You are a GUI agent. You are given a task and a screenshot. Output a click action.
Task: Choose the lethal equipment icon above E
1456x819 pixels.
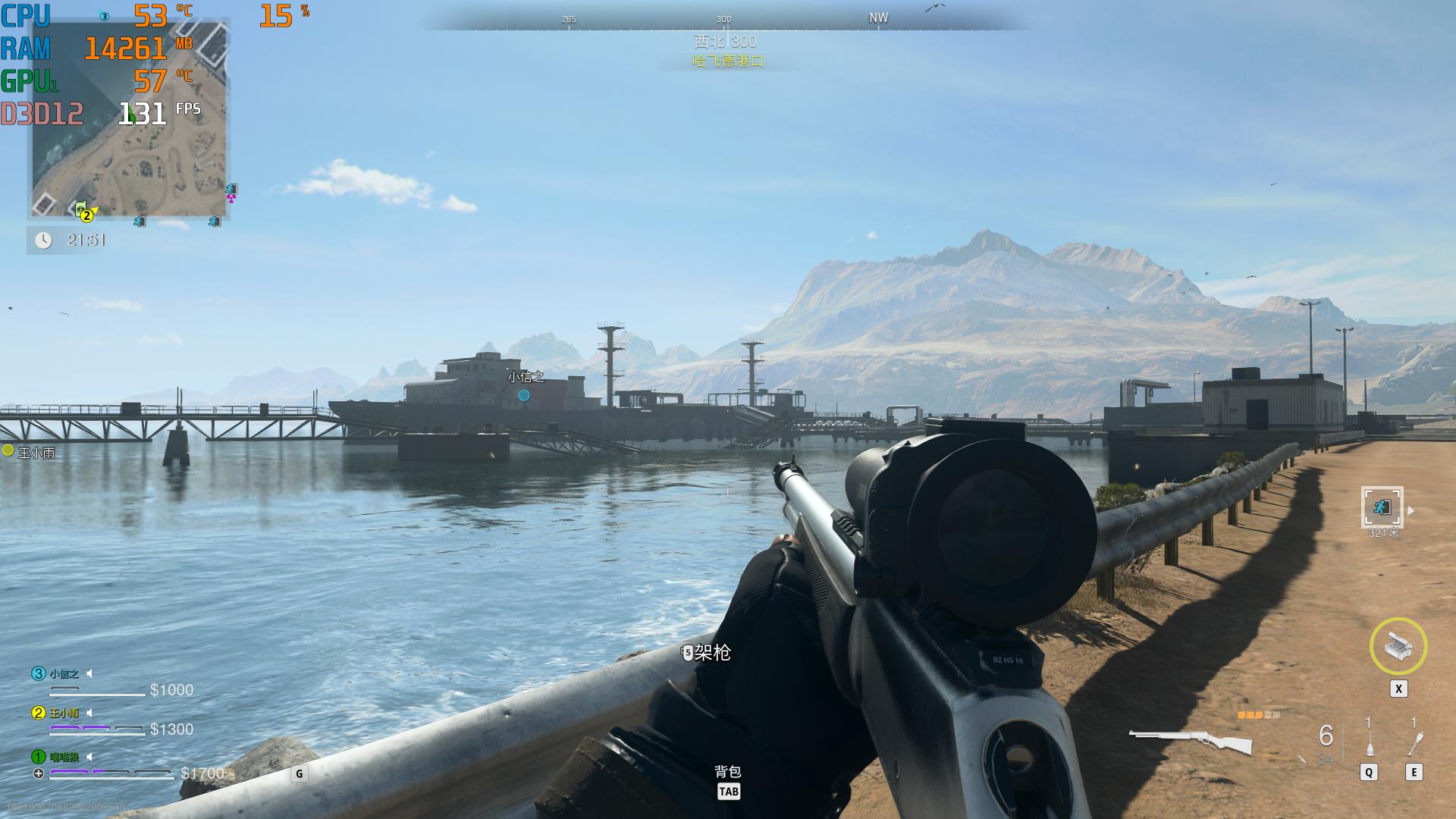1414,742
